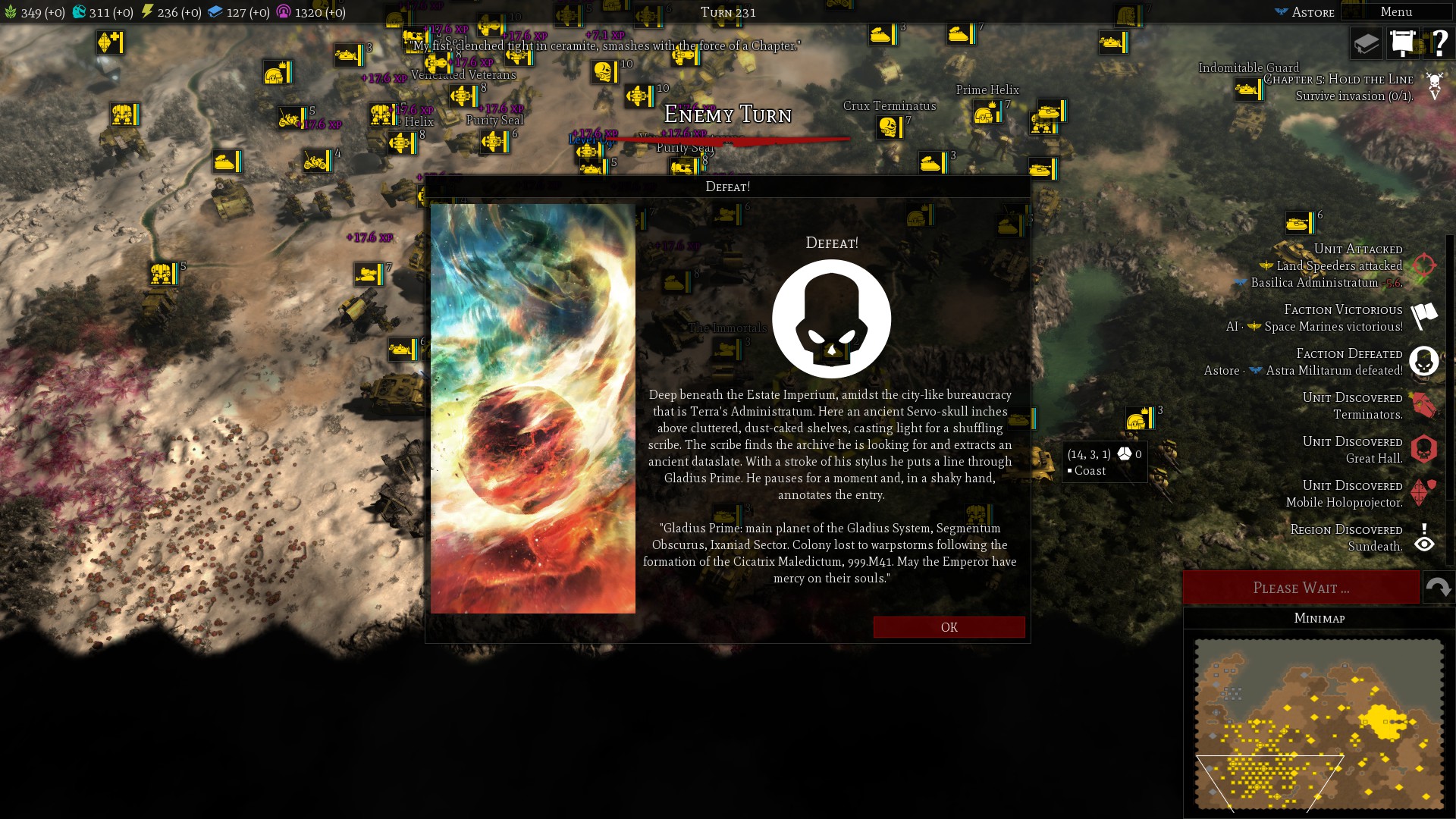Screen dimensions: 1456x819
Task: Click the Great Hall discovery hexagon icon
Action: [x=1424, y=450]
